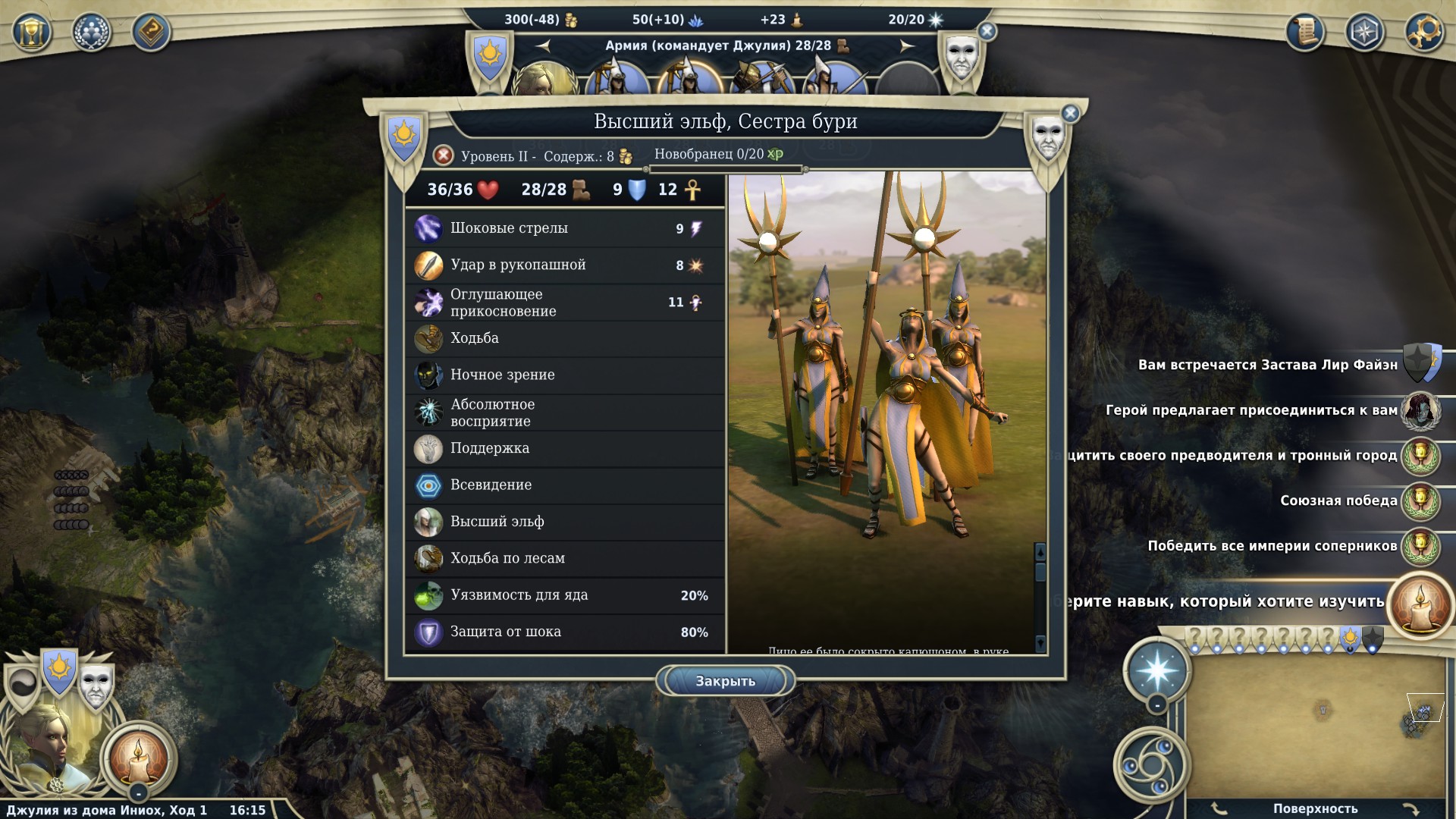
Task: Open the hourglass menu icon
Action: 32,32
